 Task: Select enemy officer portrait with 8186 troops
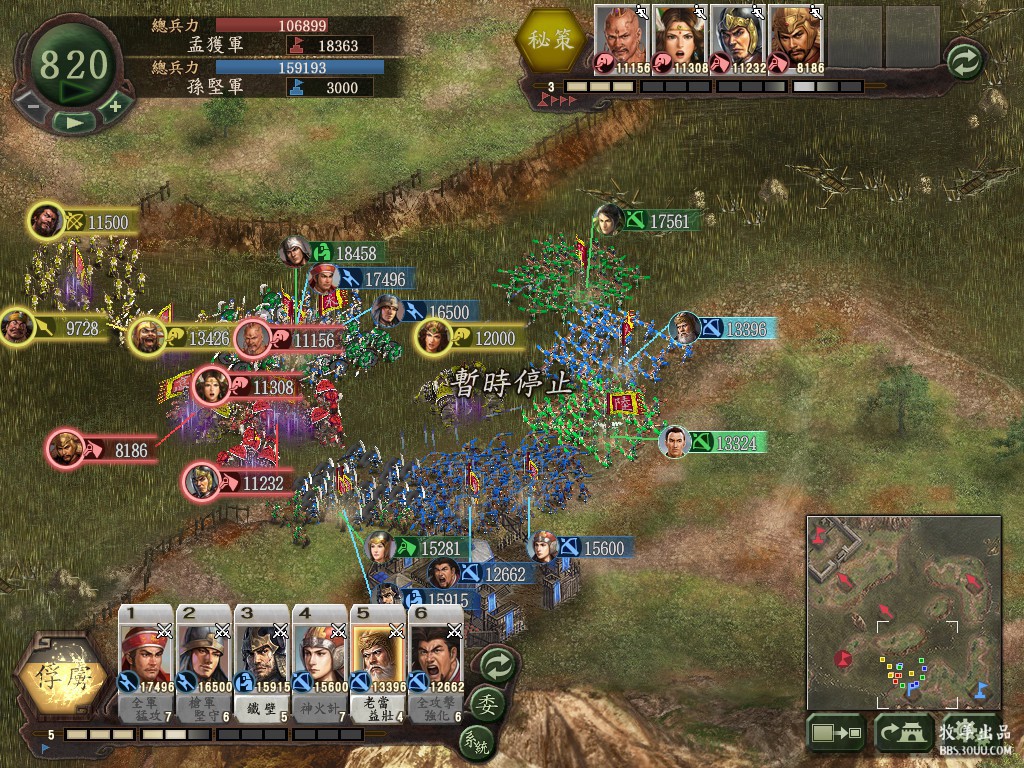(x=793, y=39)
